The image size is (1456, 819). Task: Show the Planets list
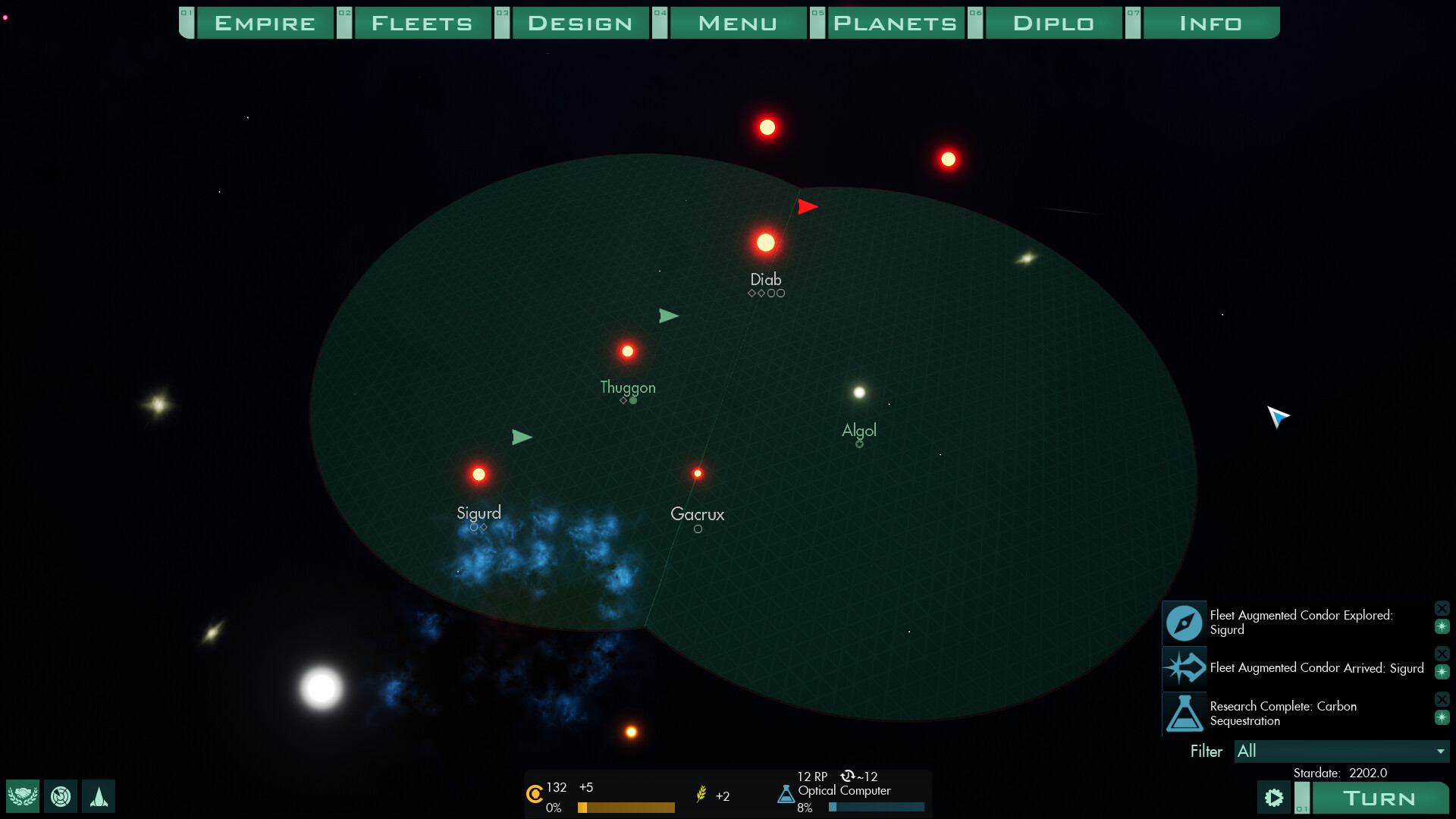(896, 23)
